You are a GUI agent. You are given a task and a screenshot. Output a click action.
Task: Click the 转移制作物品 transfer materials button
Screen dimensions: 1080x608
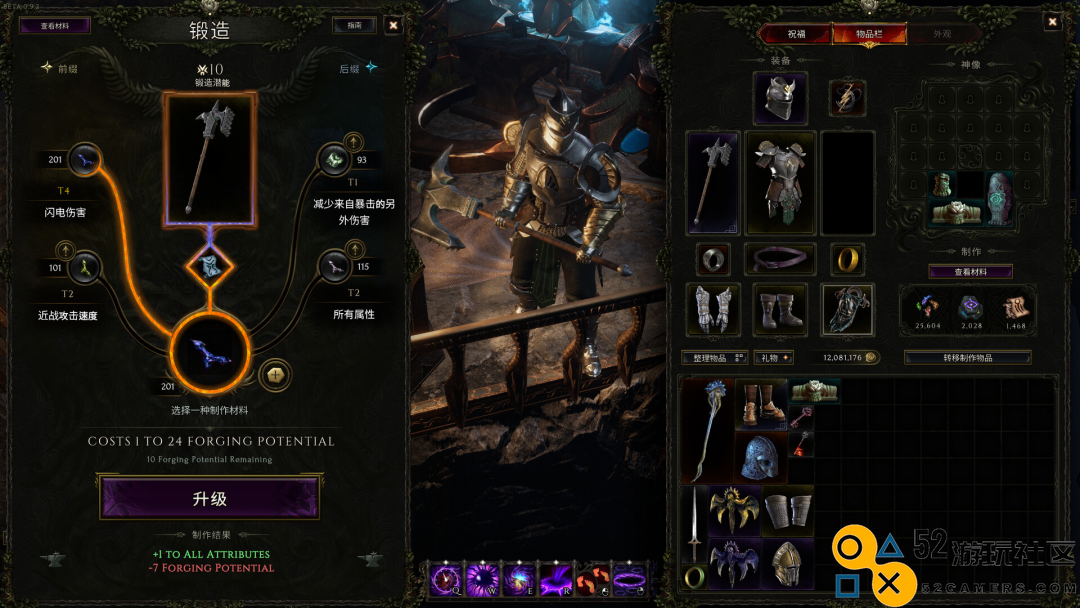967,357
